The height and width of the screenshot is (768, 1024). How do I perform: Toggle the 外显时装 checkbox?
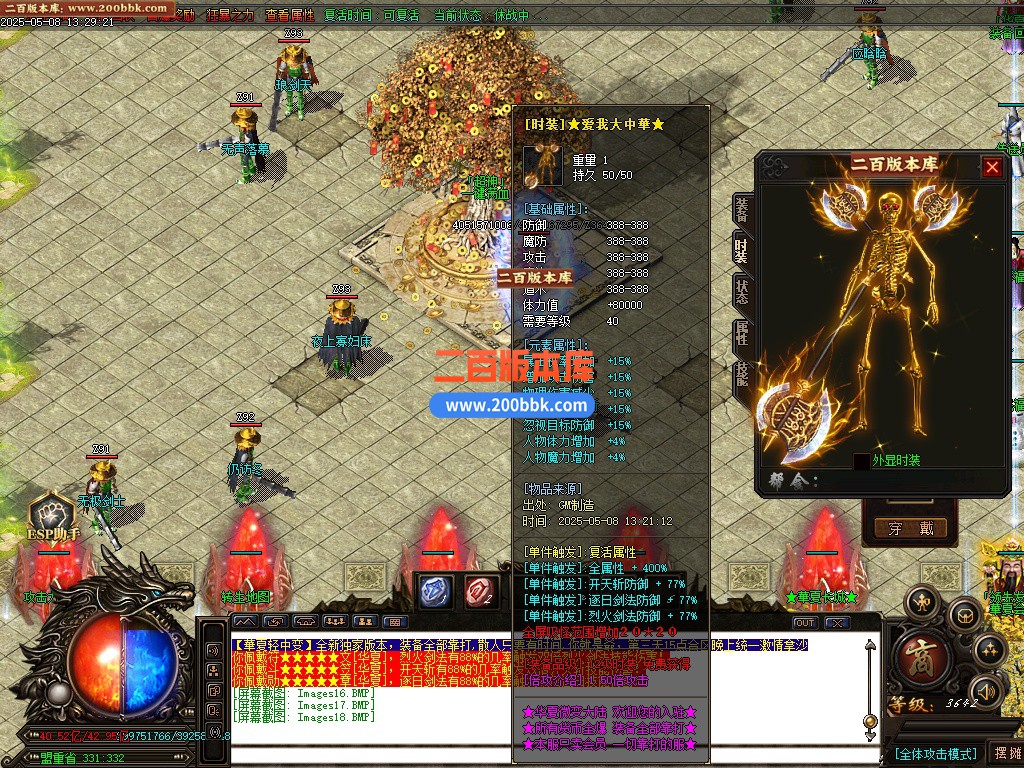(861, 461)
